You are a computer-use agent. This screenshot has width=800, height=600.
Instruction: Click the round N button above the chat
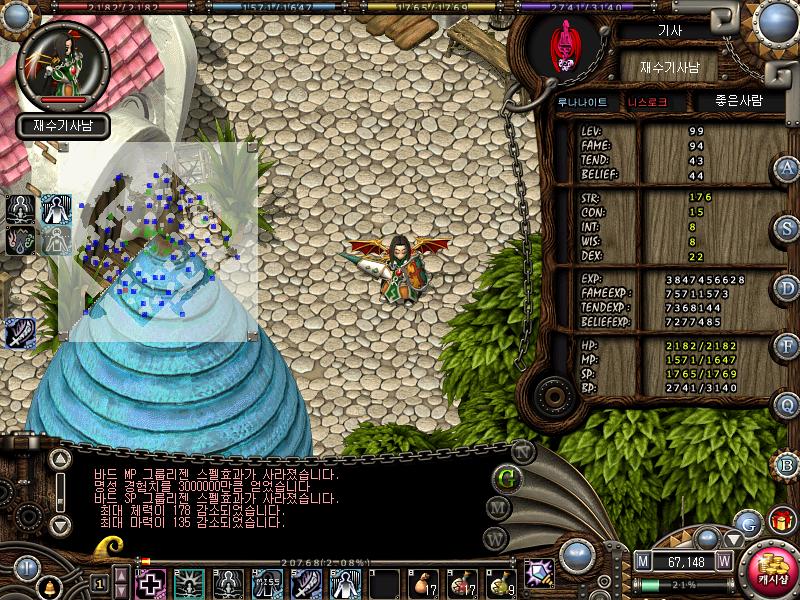point(521,449)
